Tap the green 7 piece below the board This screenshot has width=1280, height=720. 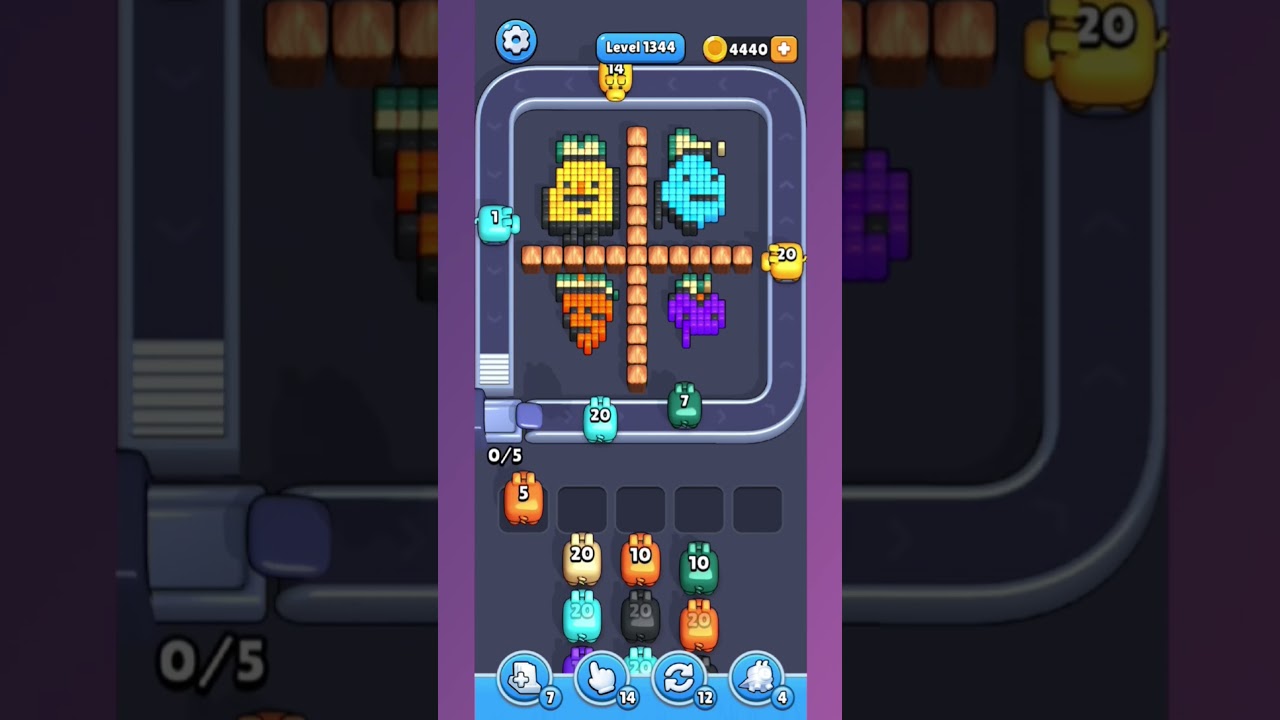click(x=685, y=405)
